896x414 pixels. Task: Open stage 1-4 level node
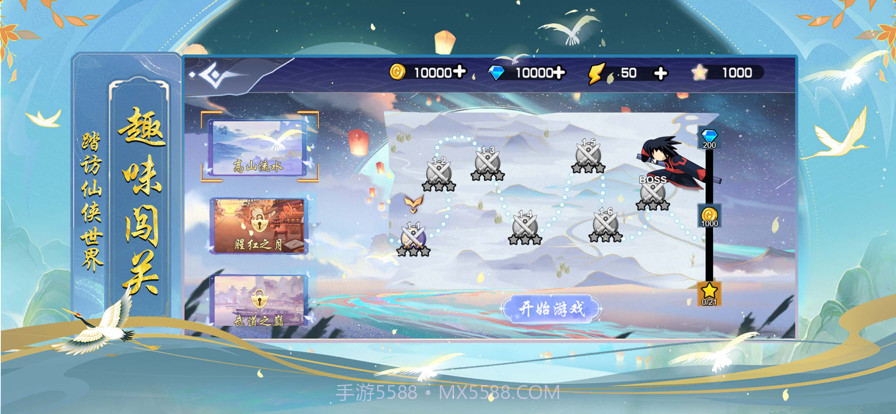pyautogui.click(x=525, y=227)
